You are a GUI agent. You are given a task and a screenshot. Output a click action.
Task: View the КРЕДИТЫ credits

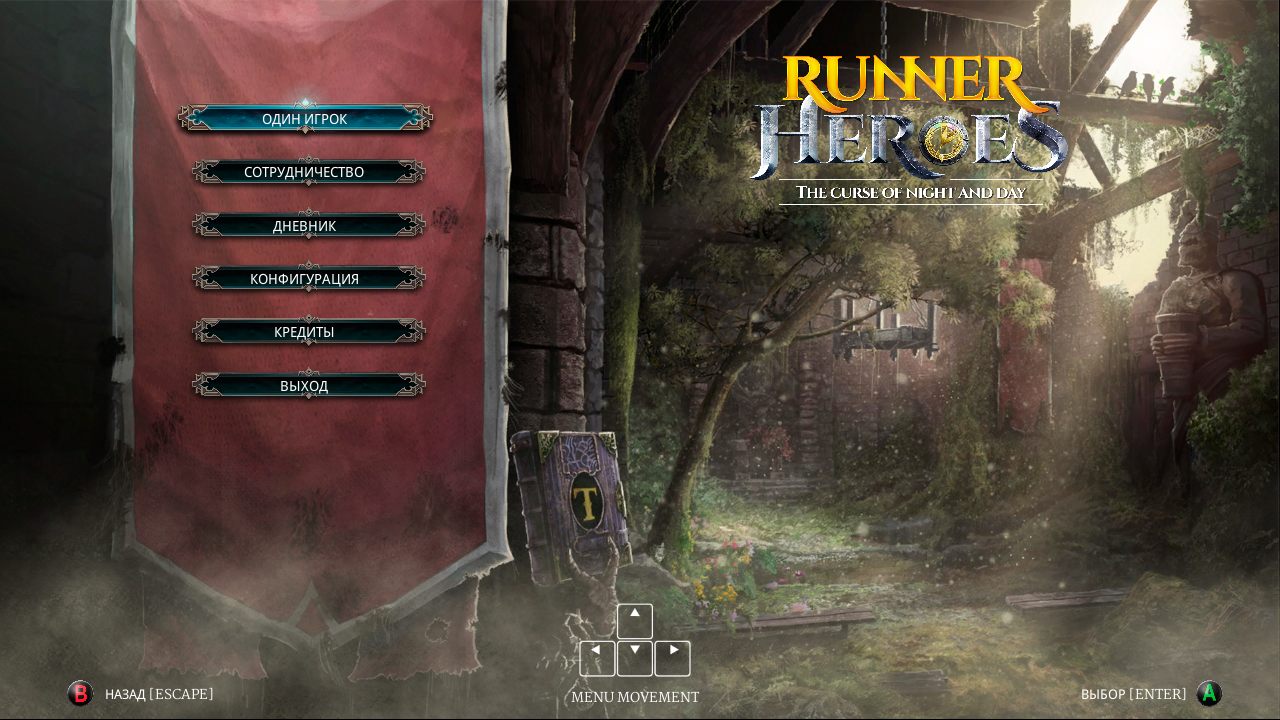tap(305, 331)
